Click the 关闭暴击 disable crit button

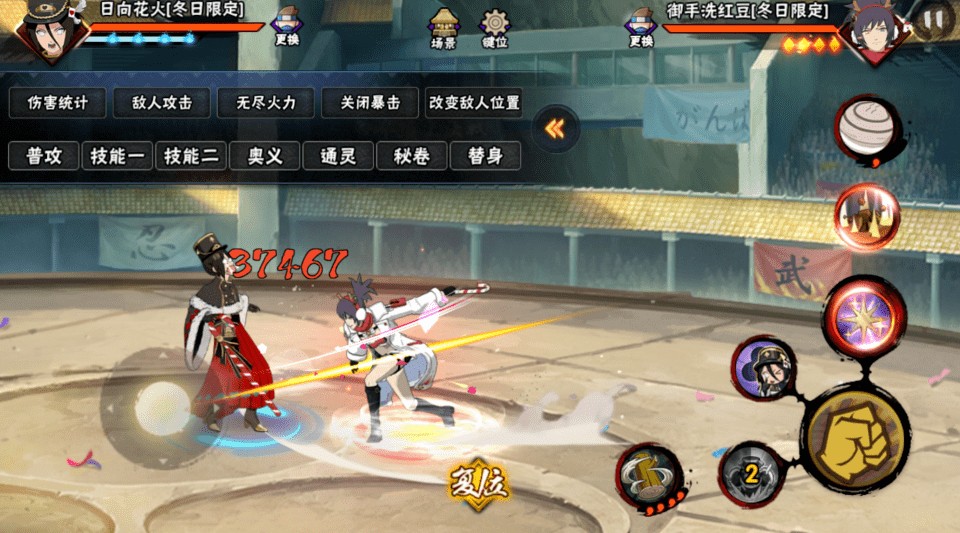point(370,102)
